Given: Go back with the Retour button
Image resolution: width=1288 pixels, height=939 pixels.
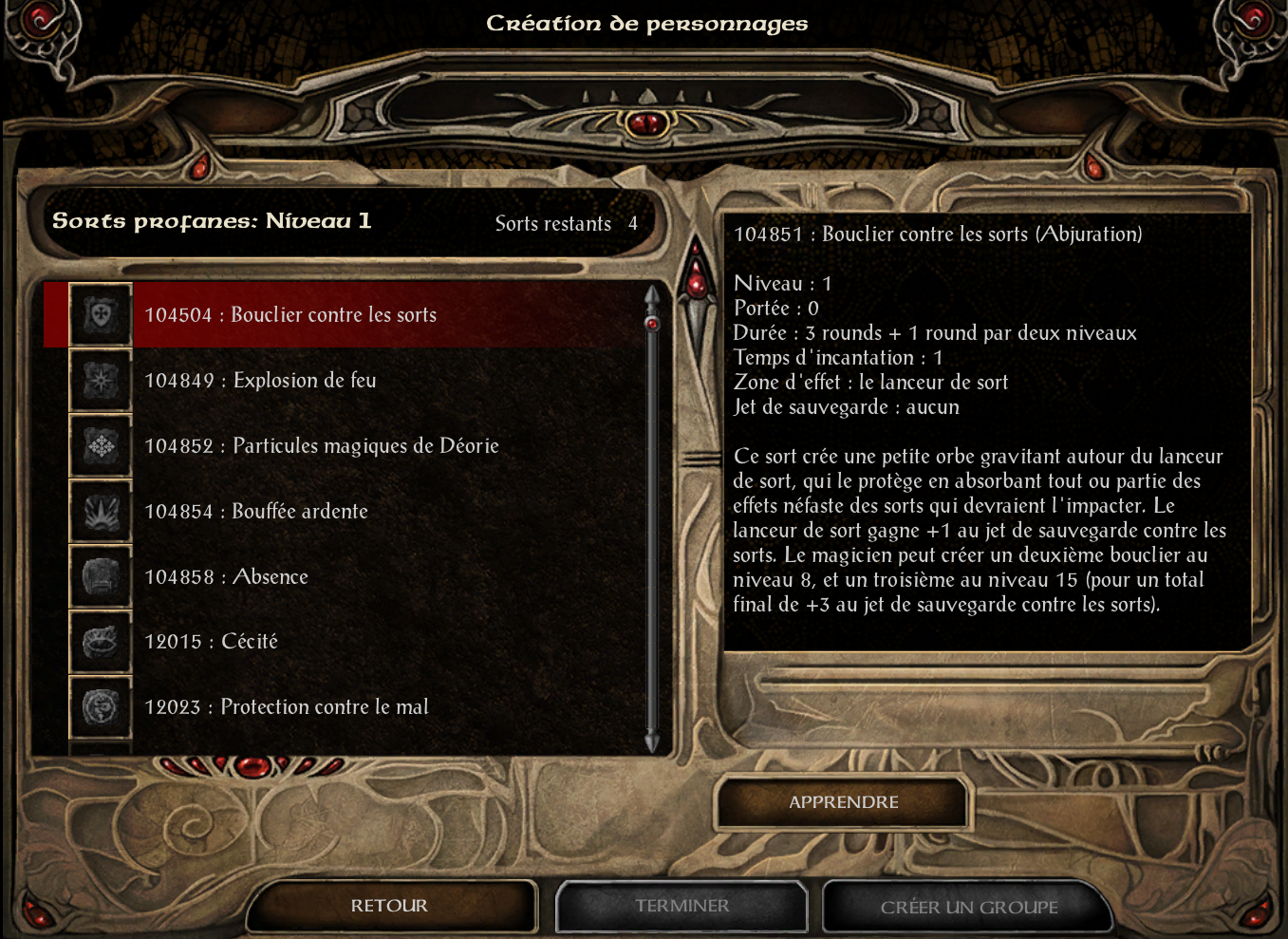Looking at the screenshot, I should point(389,906).
